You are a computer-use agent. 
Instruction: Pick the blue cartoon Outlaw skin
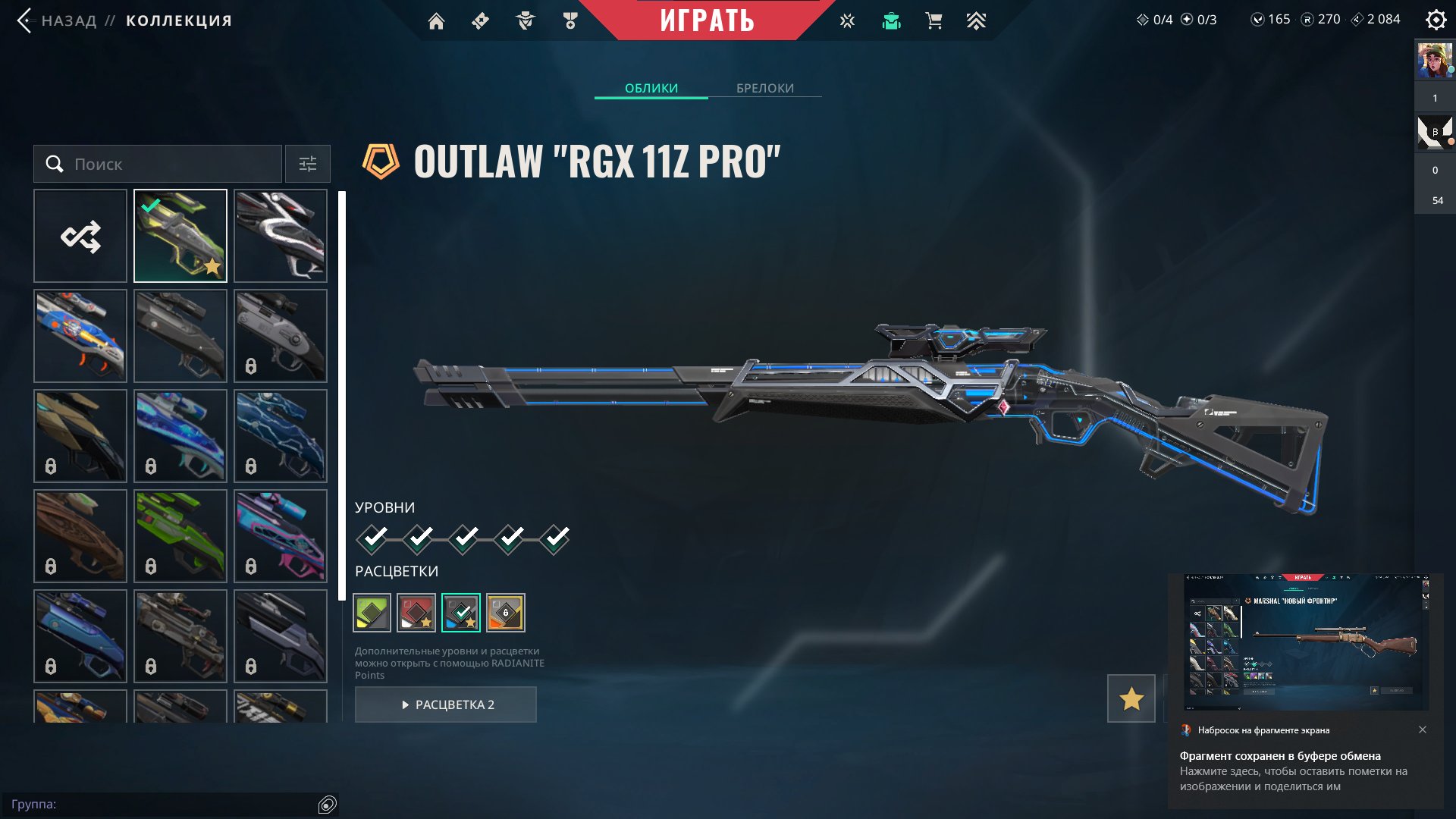pyautogui.click(x=80, y=336)
